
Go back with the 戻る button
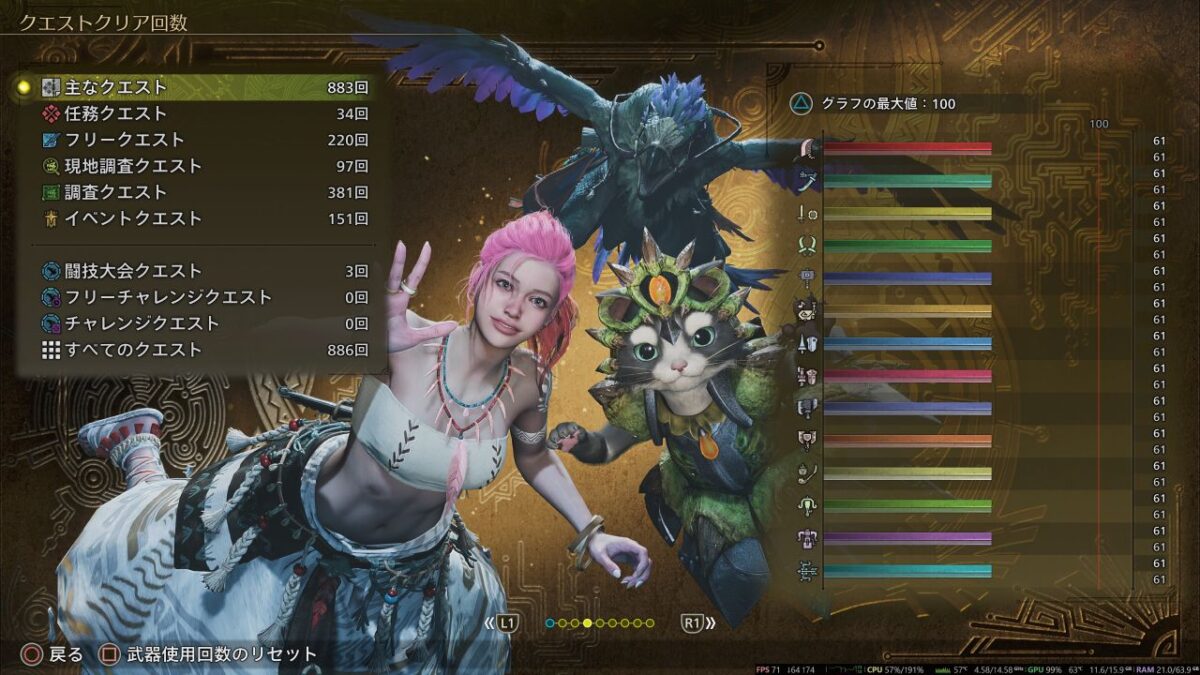[x=54, y=655]
